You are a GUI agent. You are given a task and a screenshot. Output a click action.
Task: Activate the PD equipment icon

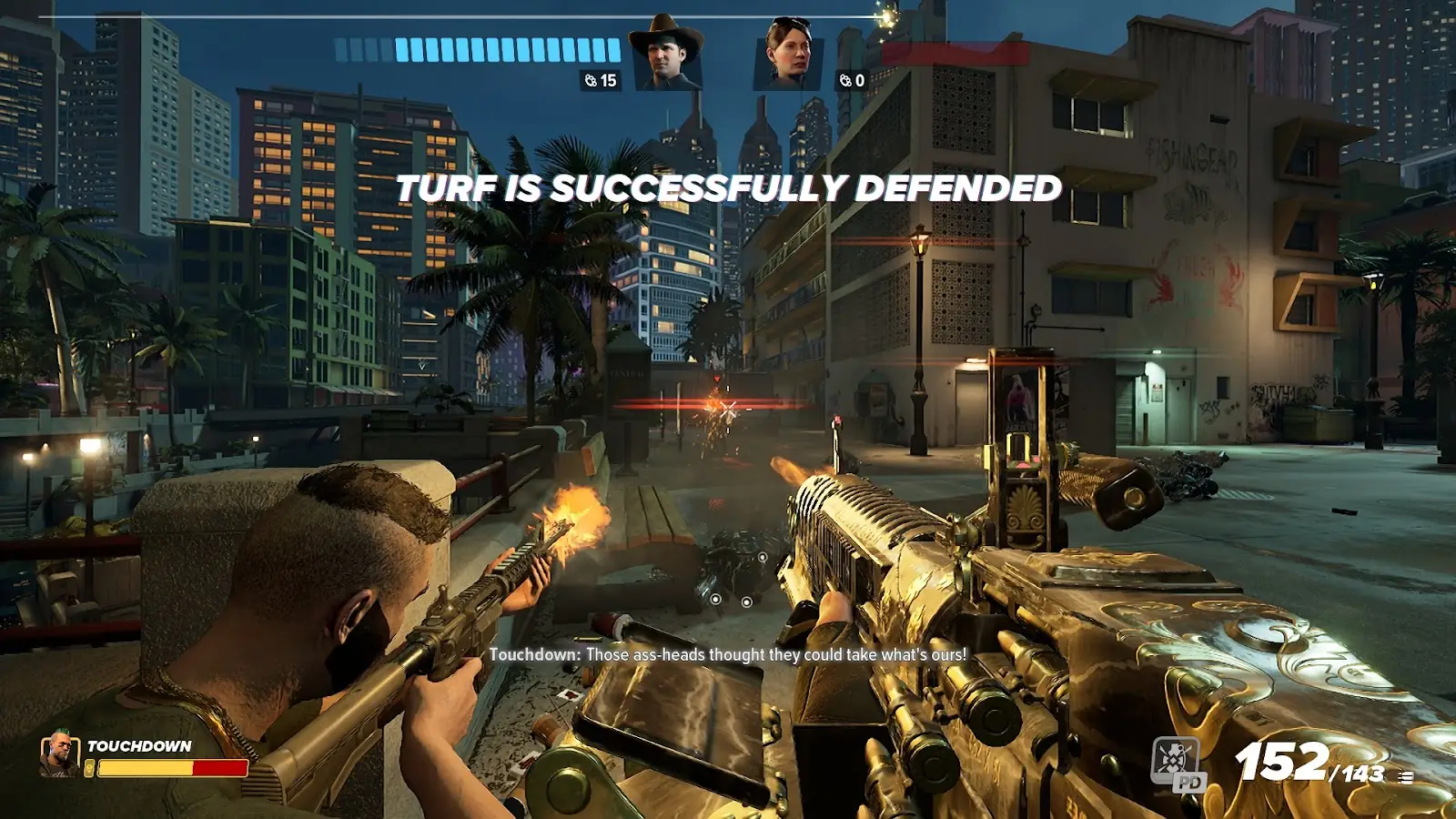click(x=1178, y=763)
